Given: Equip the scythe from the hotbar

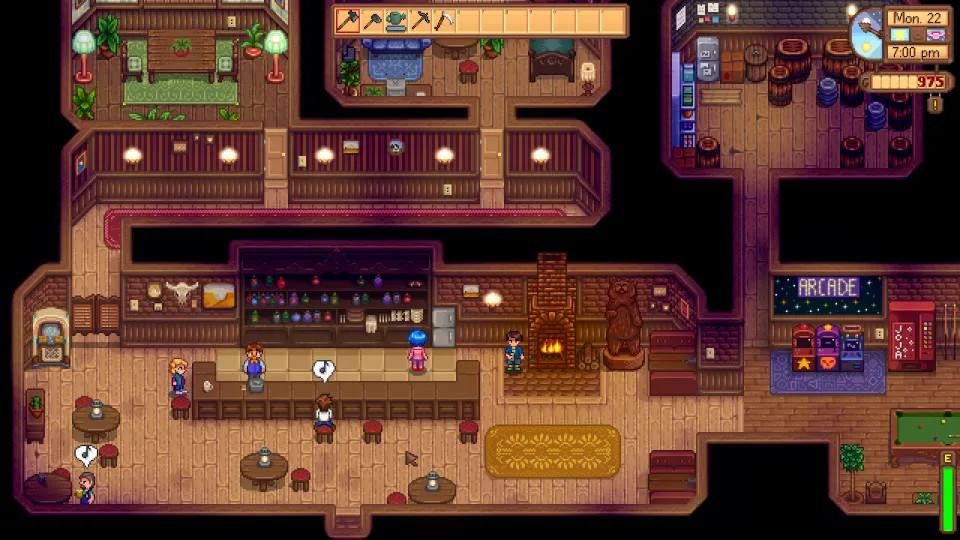Looking at the screenshot, I should click(x=444, y=20).
